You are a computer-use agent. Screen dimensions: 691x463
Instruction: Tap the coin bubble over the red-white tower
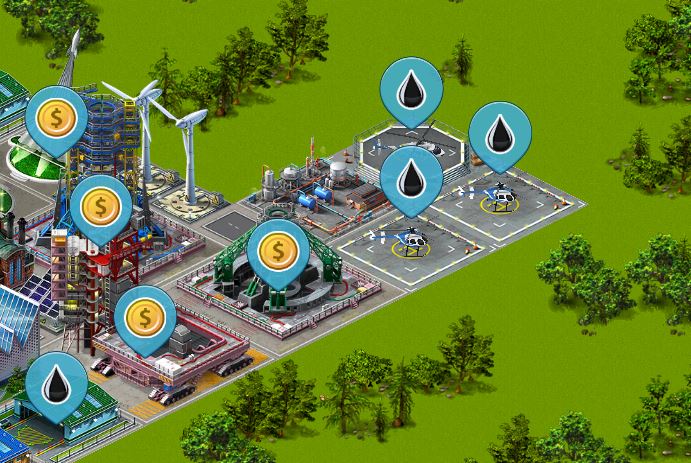coord(100,207)
